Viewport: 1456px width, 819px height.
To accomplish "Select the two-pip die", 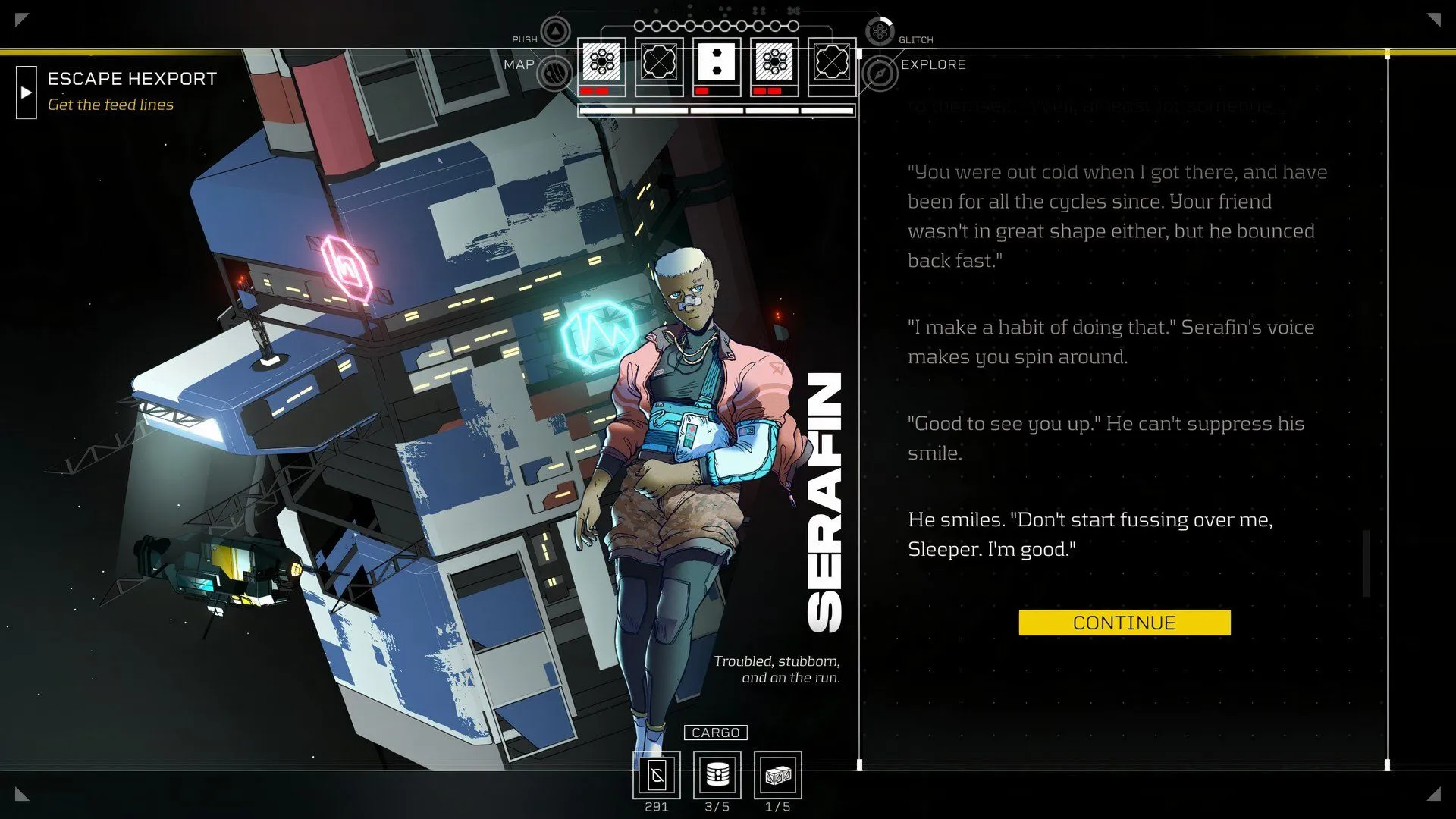I will pos(717,62).
